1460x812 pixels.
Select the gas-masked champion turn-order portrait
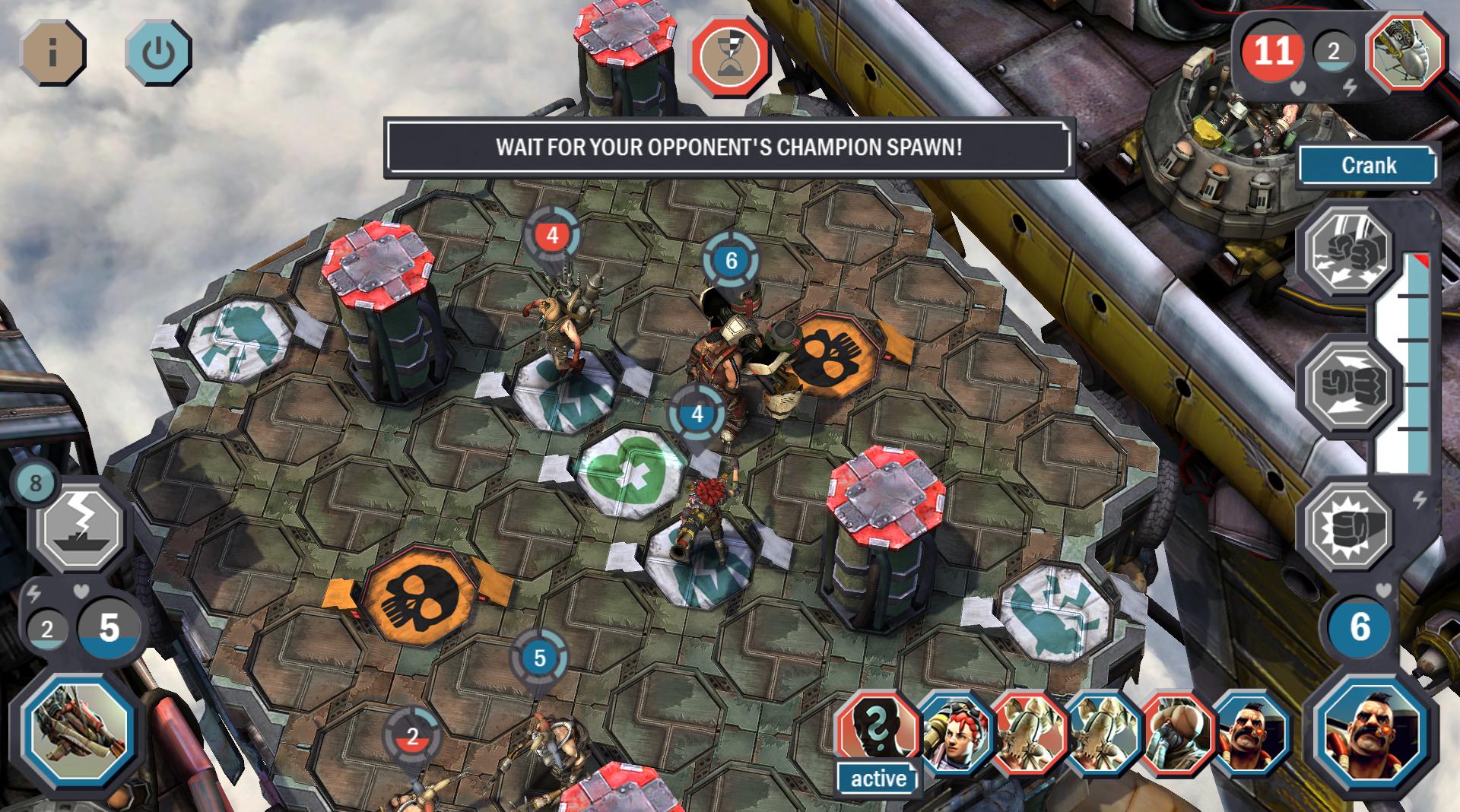coord(1177,734)
